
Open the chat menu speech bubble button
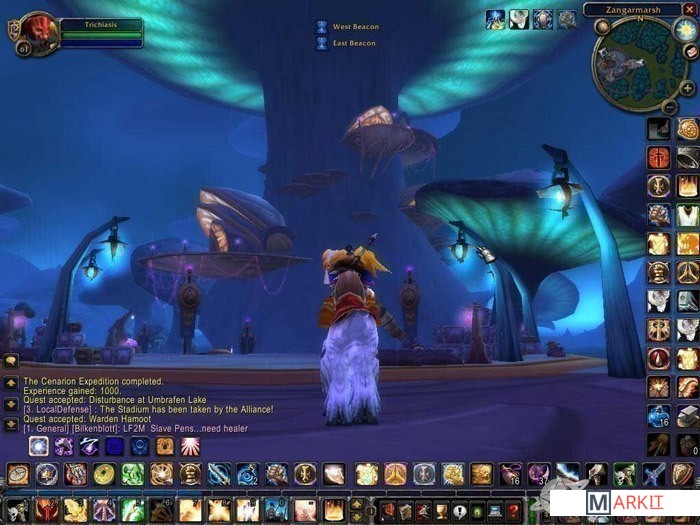click(10, 360)
